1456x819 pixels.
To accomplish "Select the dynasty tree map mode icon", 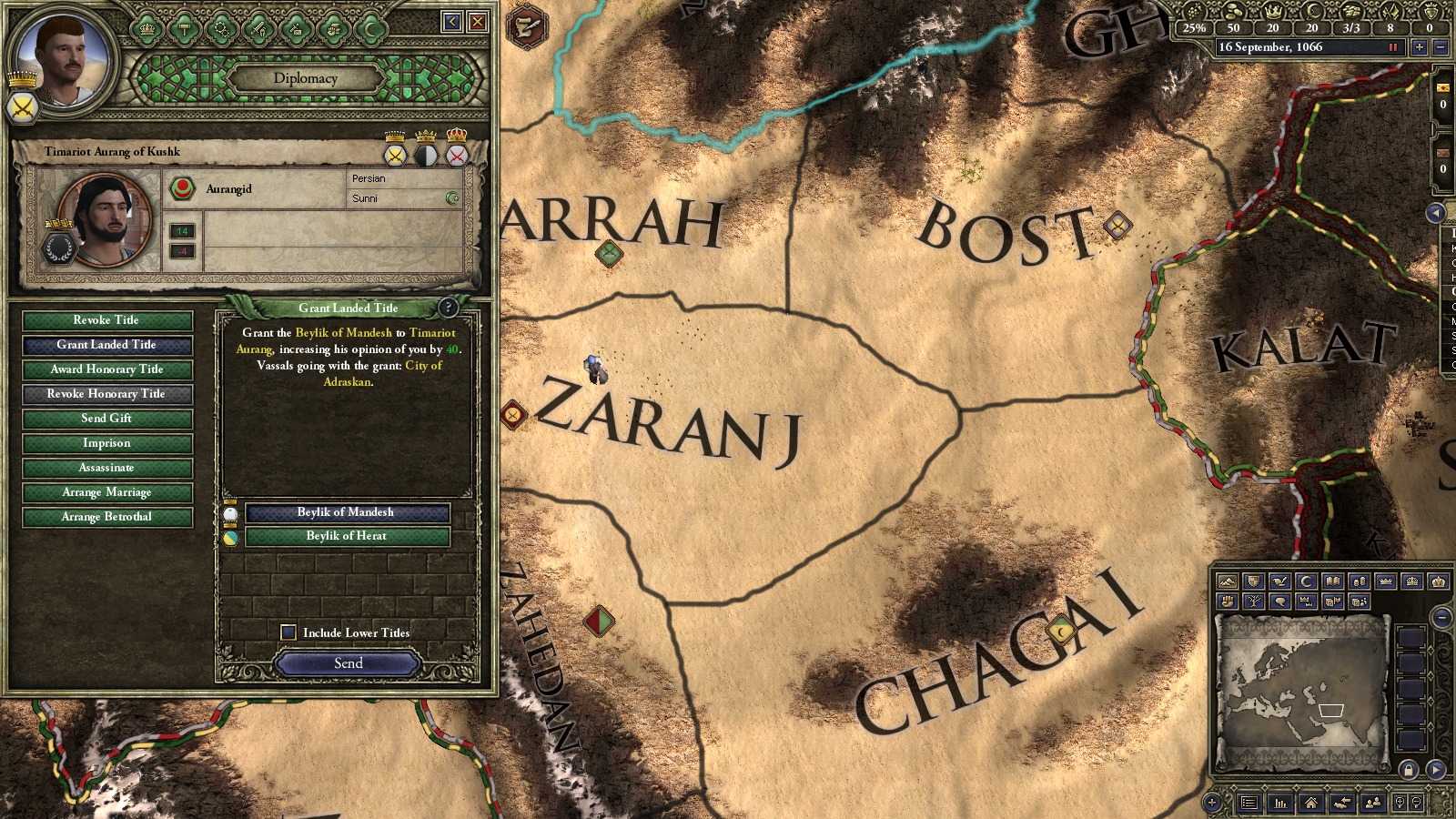I will tap(1253, 601).
